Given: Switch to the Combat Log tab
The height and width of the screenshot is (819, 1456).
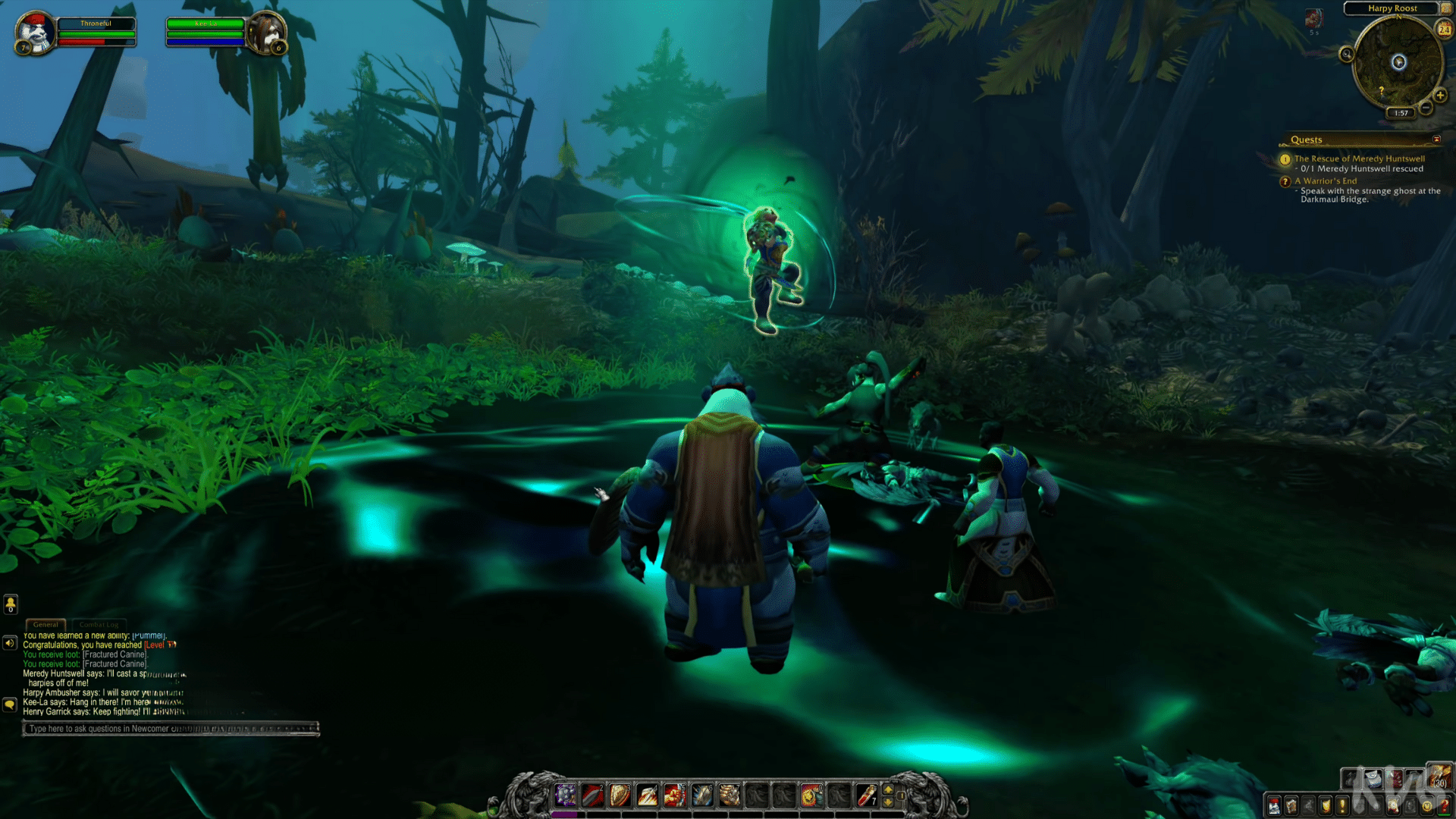Looking at the screenshot, I should click(99, 624).
